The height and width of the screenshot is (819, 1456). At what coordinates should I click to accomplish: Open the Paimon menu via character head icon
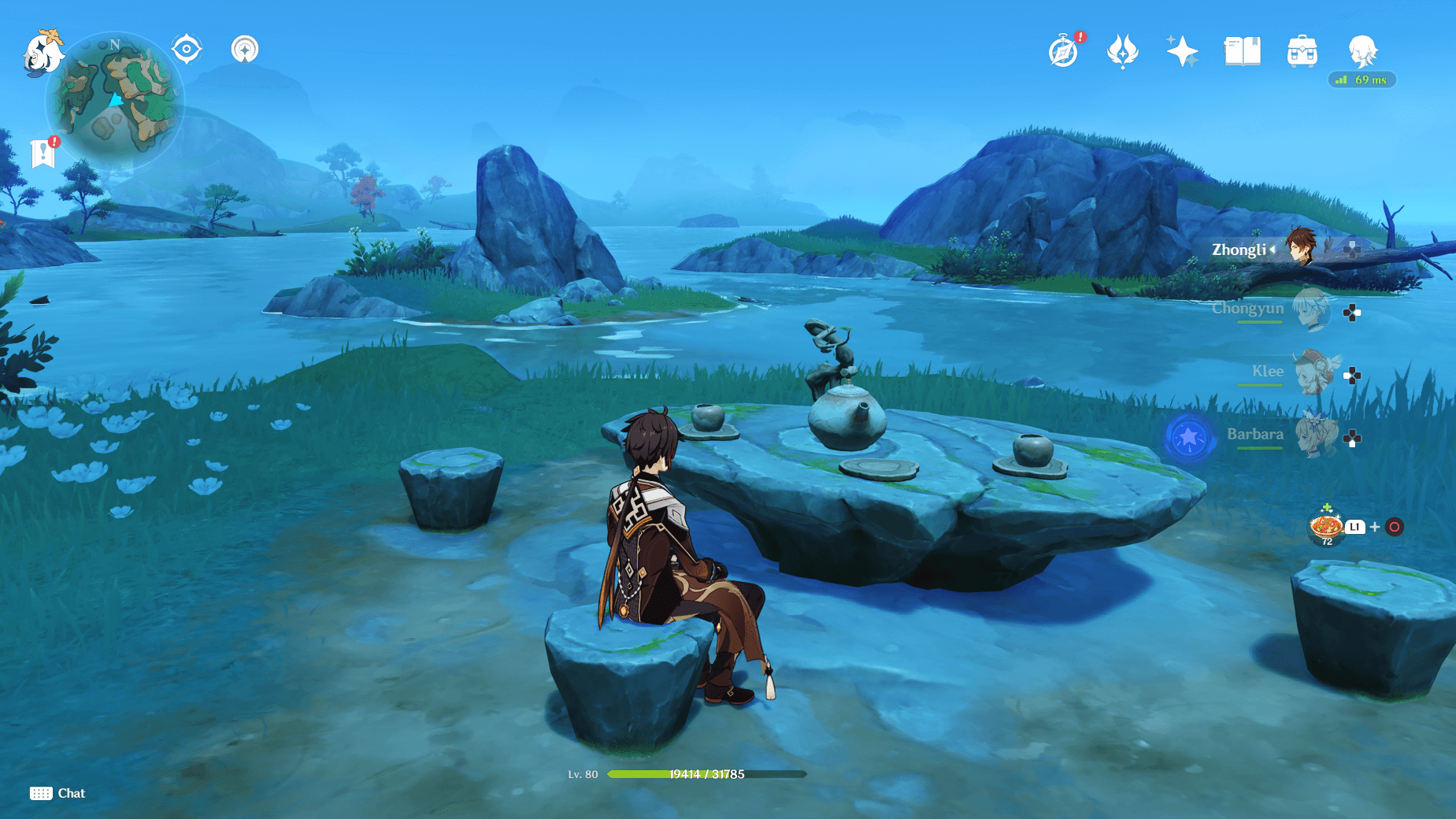[x=1362, y=51]
